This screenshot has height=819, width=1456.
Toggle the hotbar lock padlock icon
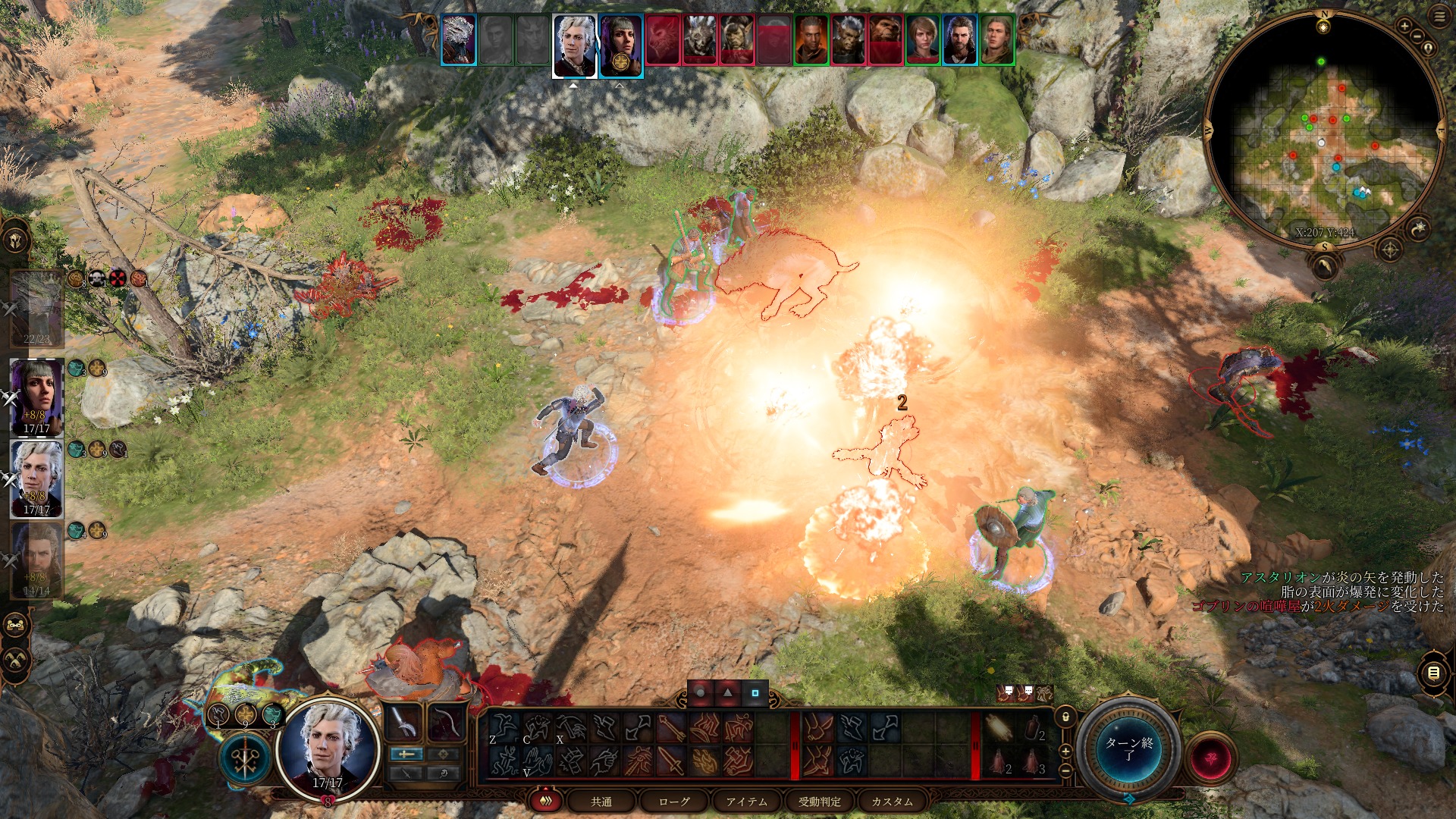coord(1065,717)
